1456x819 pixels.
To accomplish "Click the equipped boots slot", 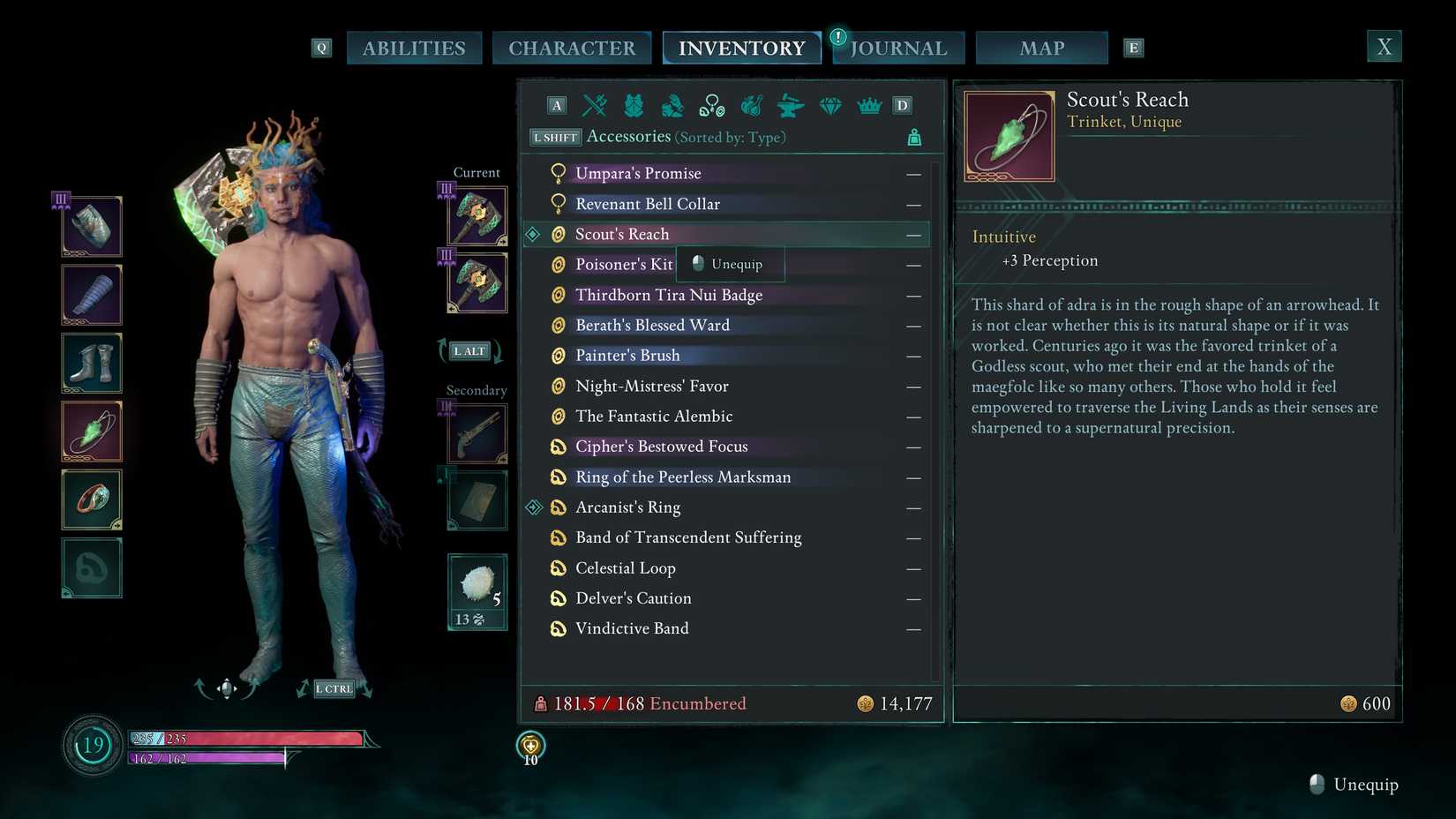I will click(92, 363).
